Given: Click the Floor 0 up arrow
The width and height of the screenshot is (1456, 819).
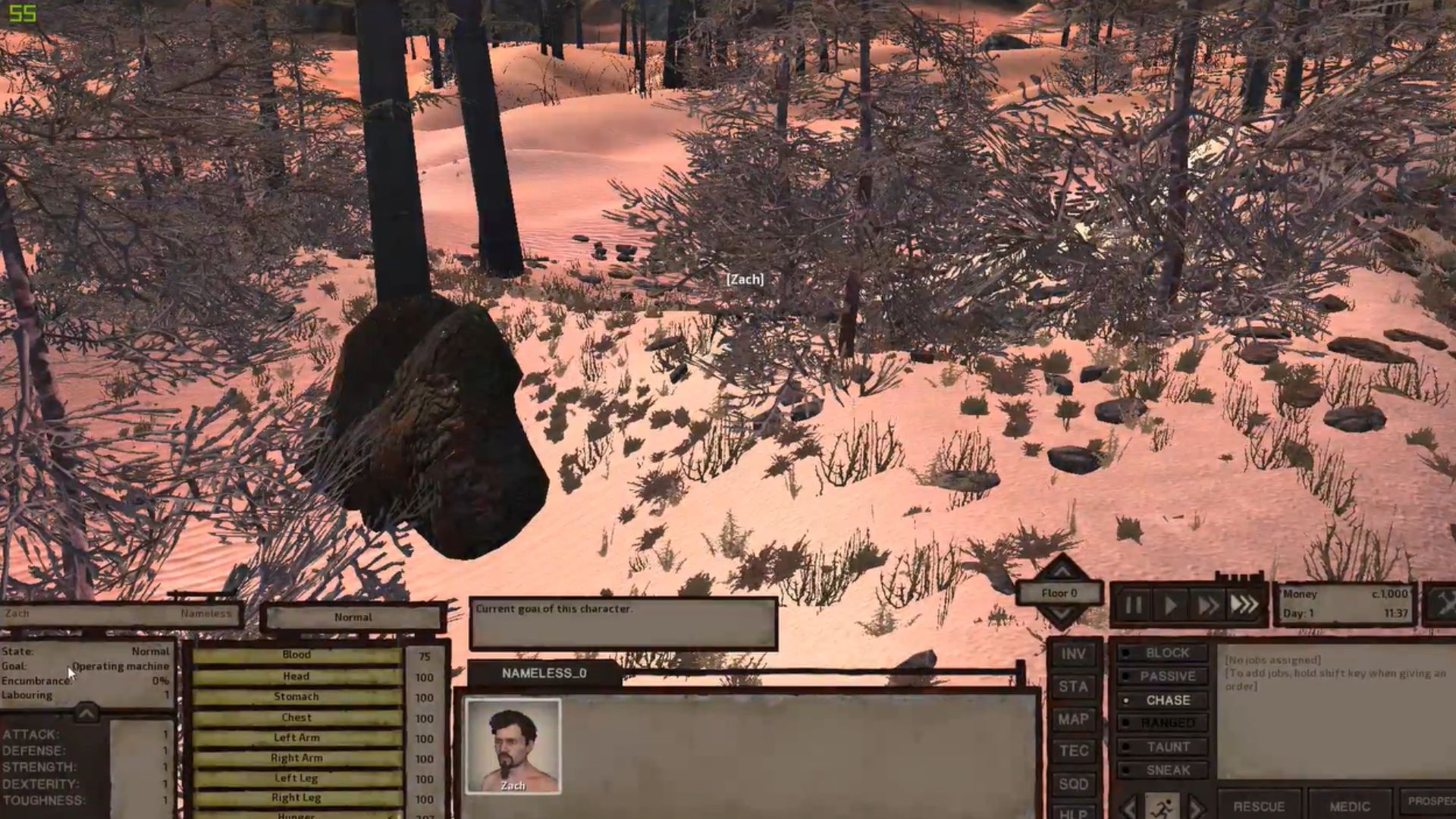Looking at the screenshot, I should point(1062,571).
